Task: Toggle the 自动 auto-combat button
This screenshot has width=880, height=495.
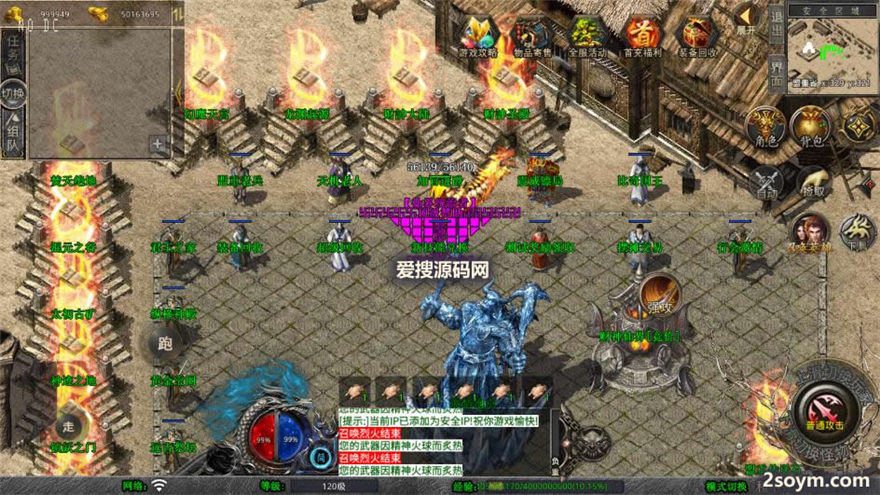Action: click(768, 182)
